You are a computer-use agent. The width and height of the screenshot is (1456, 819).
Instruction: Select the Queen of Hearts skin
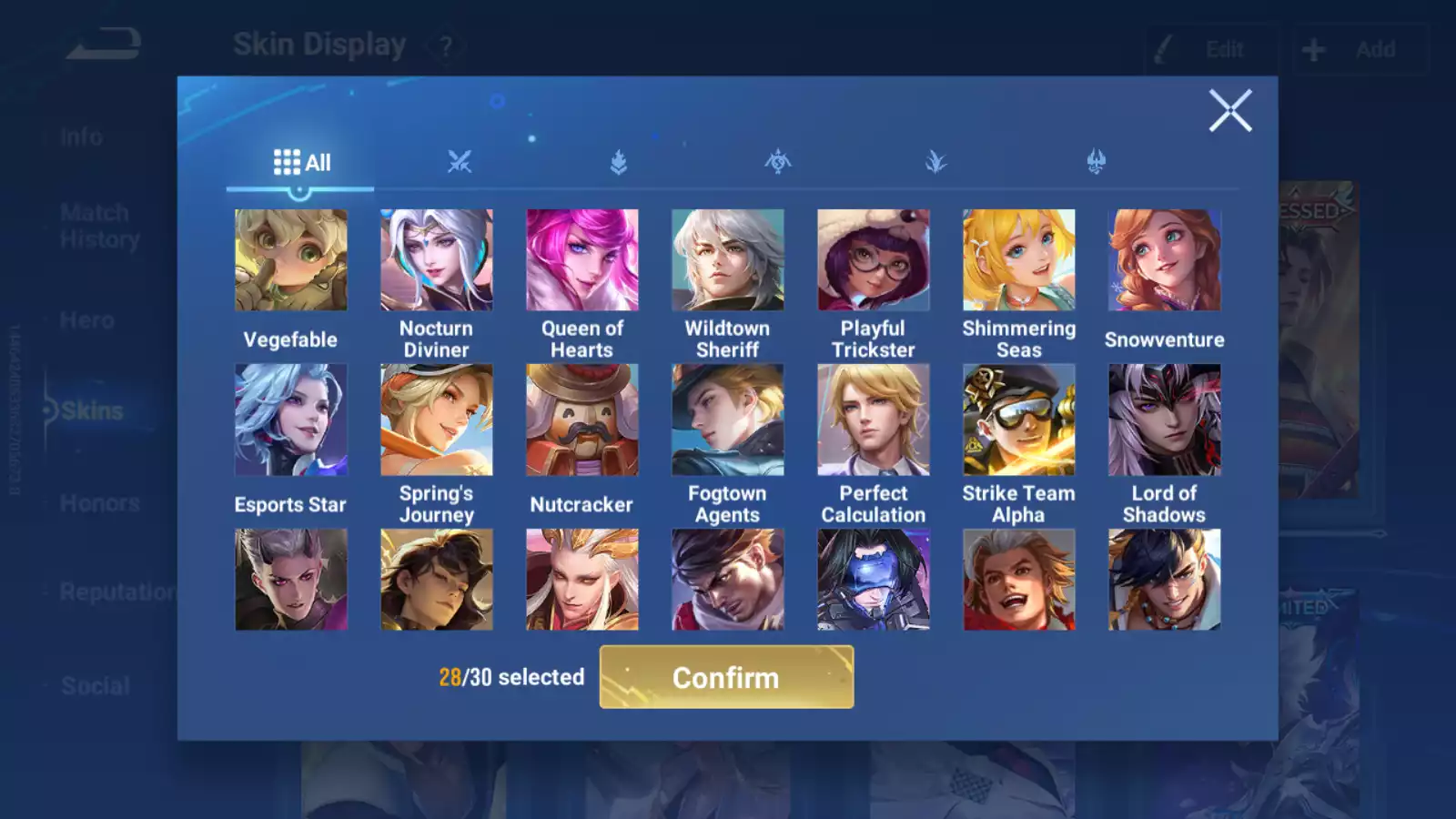tap(581, 260)
